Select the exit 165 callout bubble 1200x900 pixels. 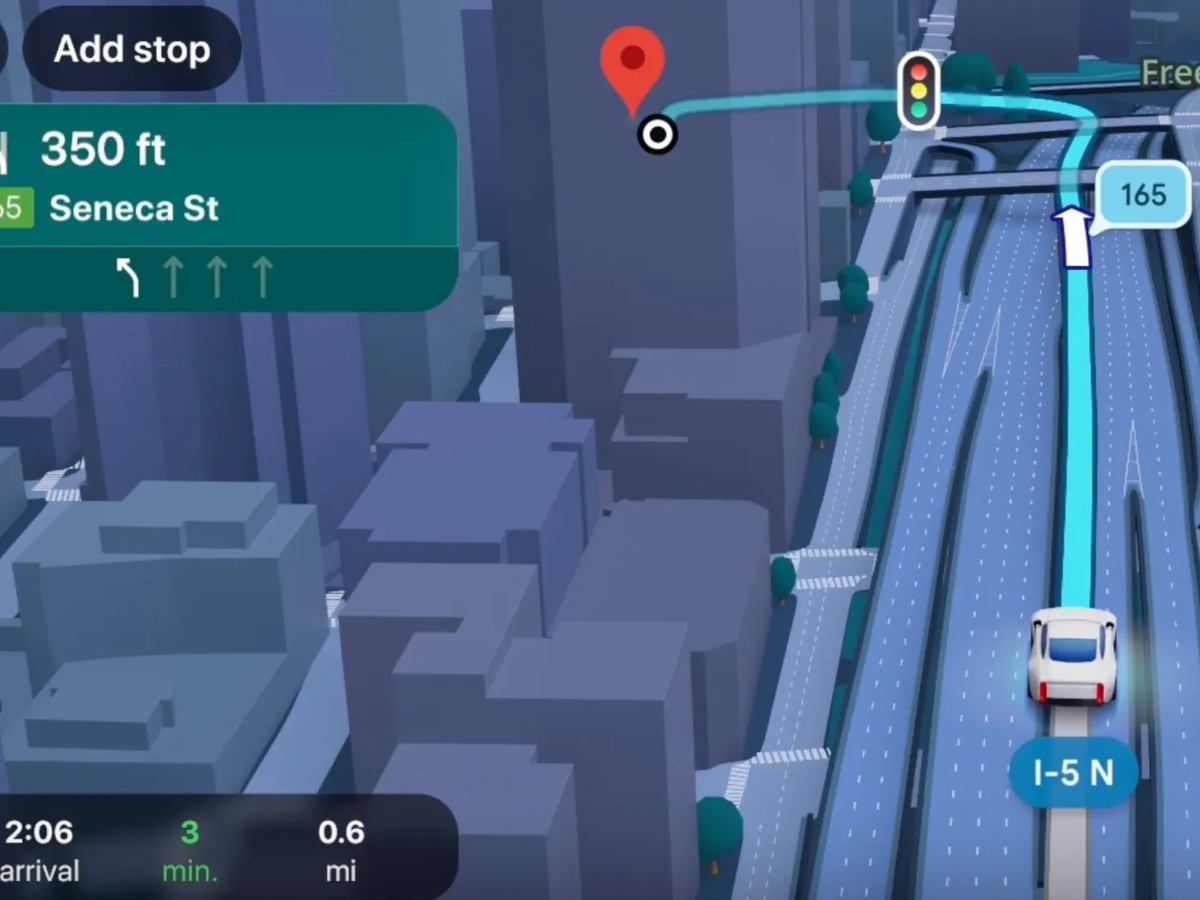pos(1143,194)
